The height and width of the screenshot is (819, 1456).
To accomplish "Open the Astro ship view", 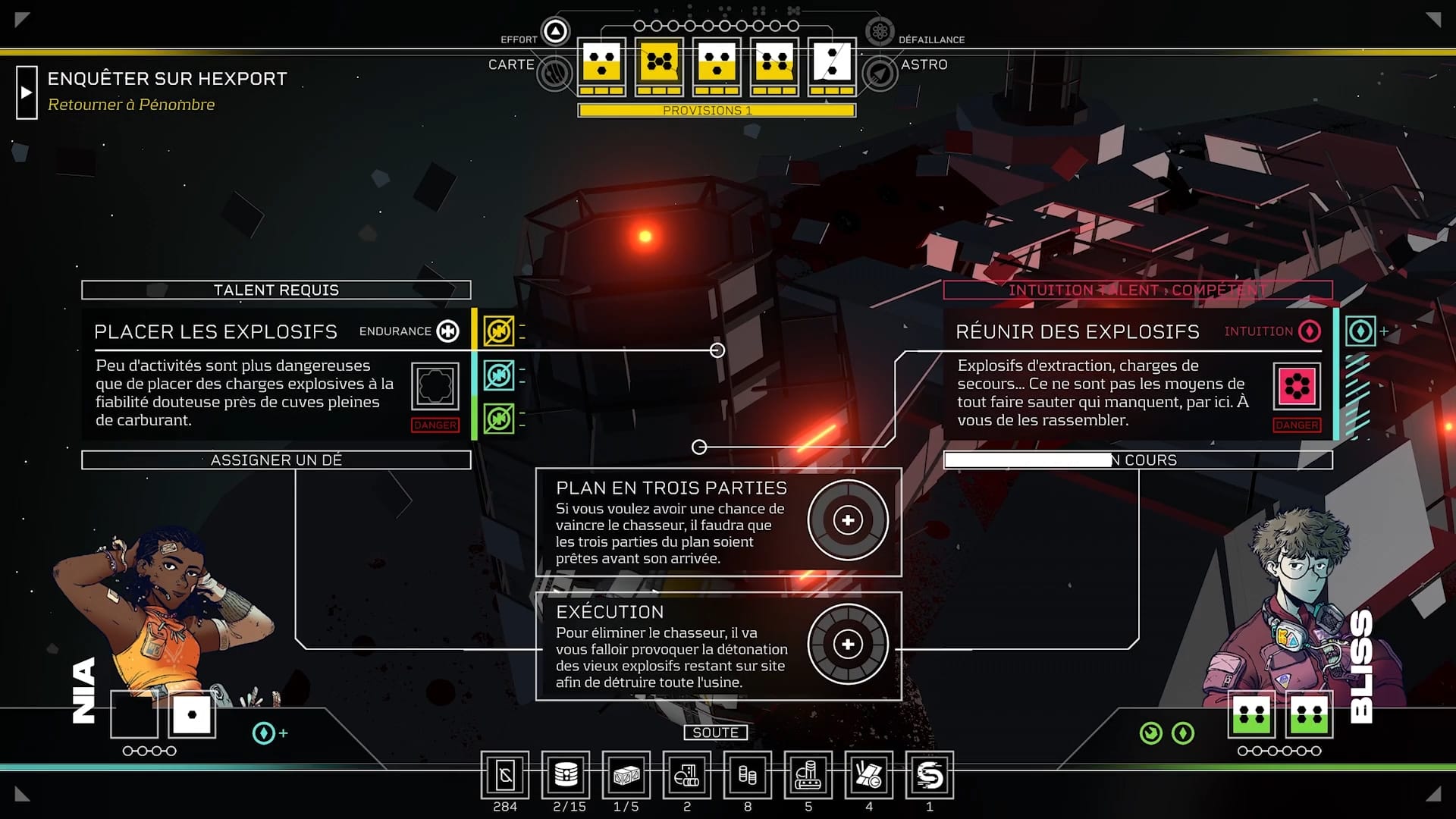I will [x=880, y=74].
